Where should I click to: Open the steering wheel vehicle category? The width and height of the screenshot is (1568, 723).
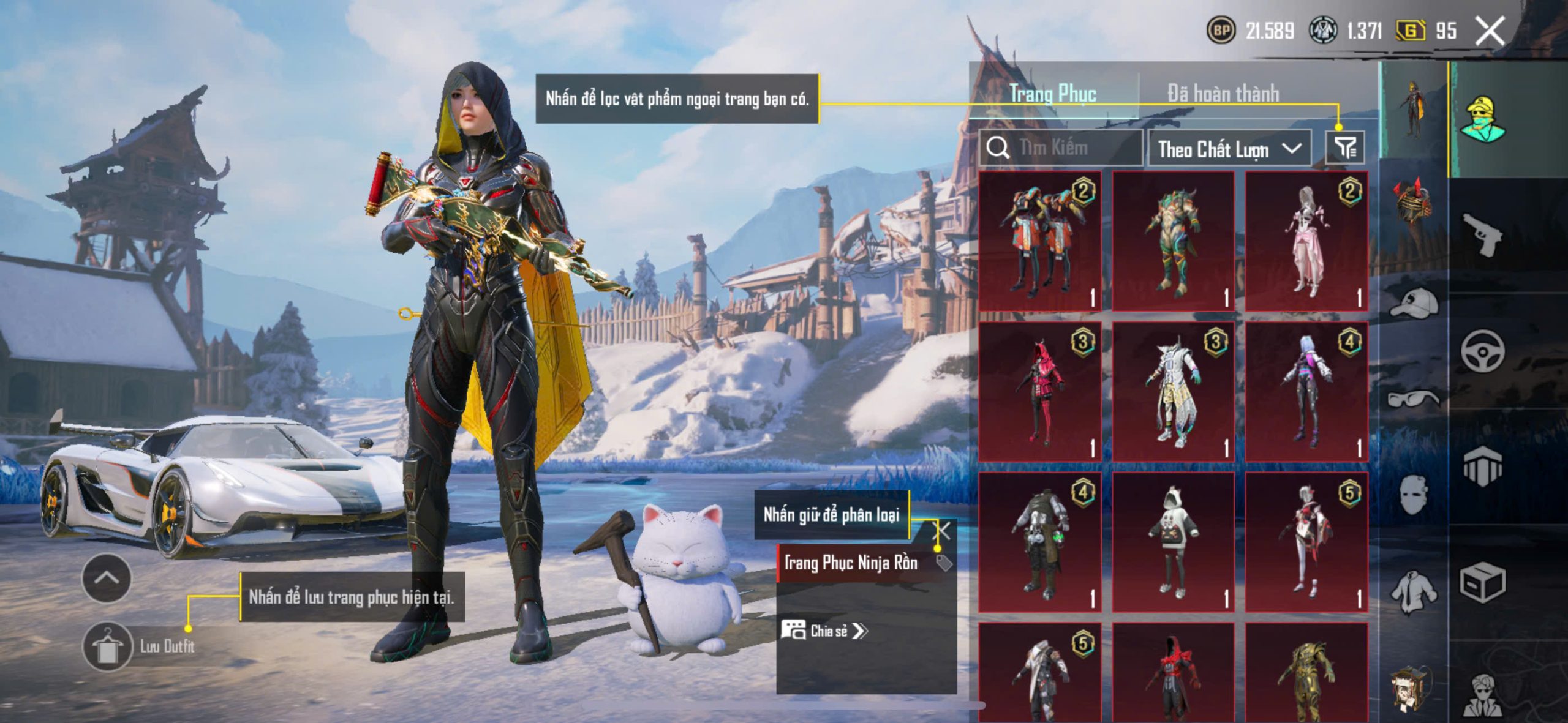pyautogui.click(x=1482, y=351)
